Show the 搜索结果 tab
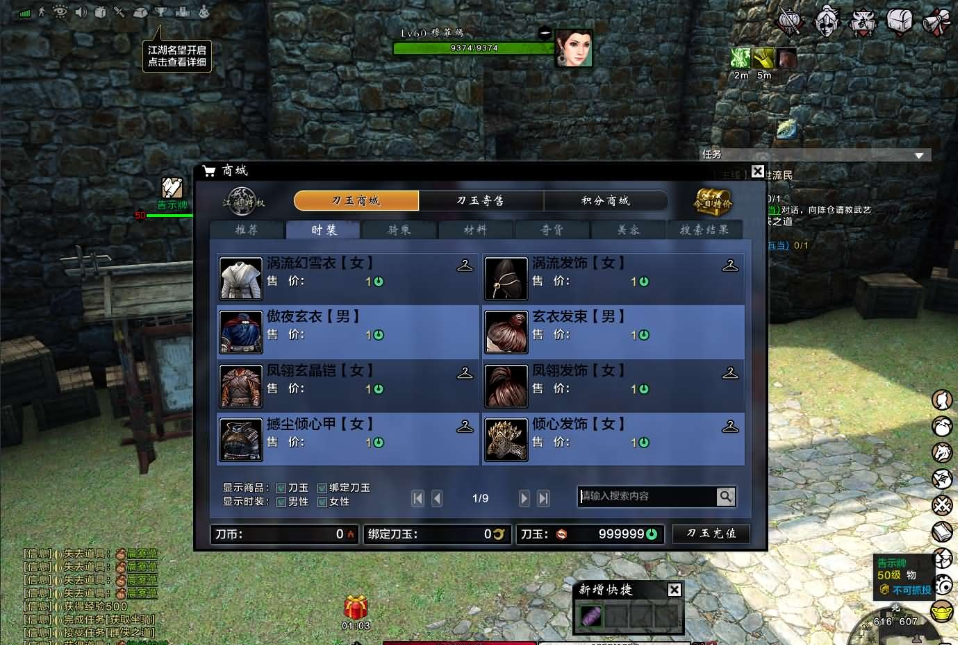 pos(704,230)
